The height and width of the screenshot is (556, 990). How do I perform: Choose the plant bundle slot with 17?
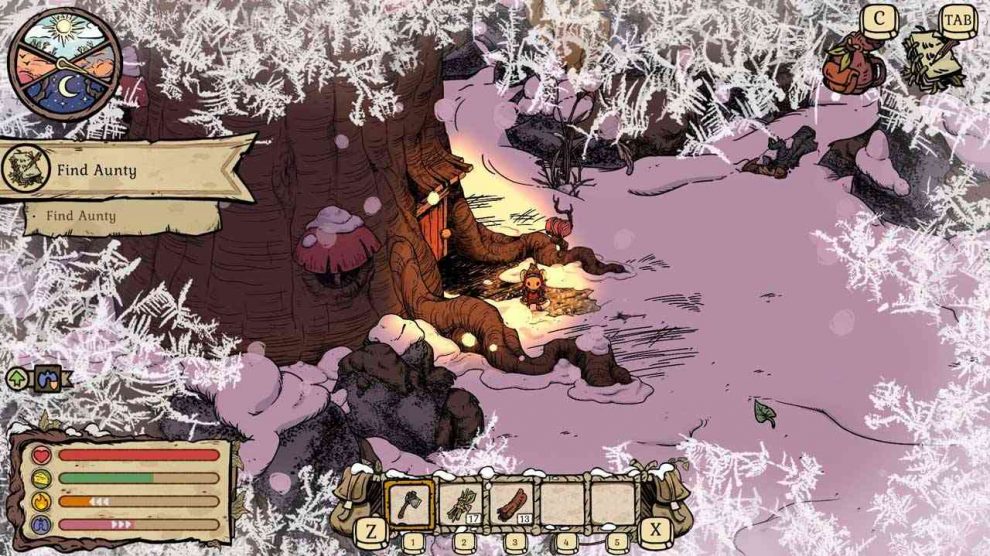click(460, 505)
